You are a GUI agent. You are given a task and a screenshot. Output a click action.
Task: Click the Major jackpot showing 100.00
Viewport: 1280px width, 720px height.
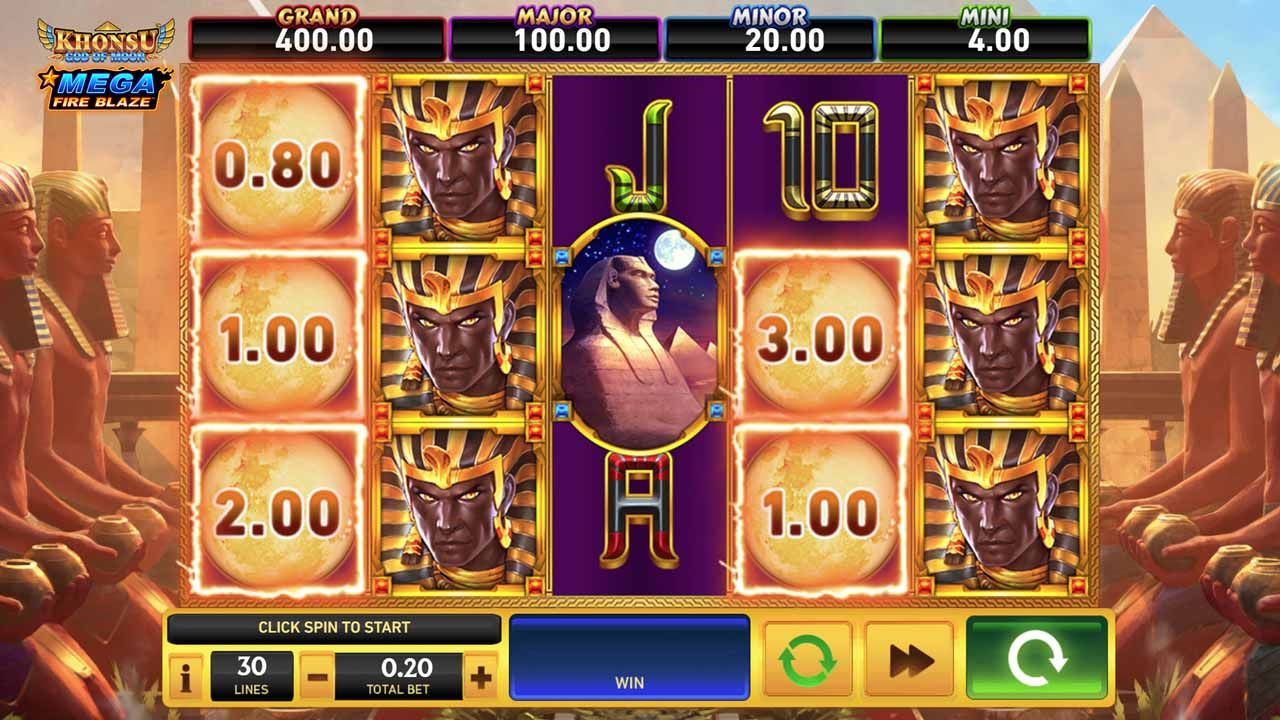(555, 31)
